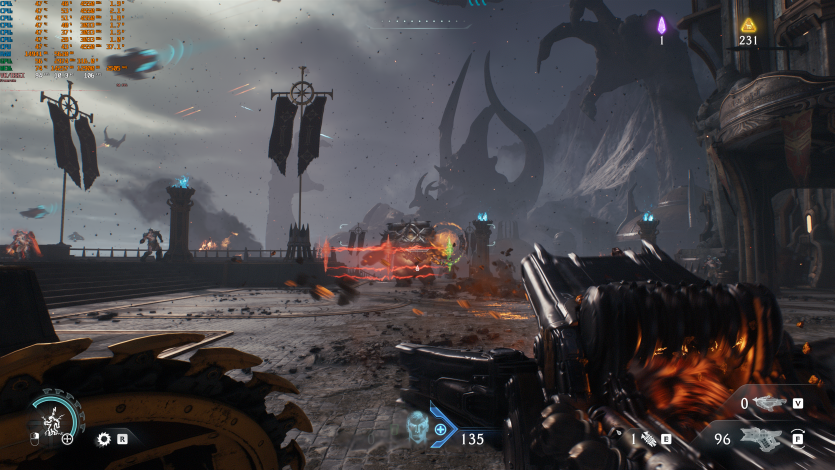Click the purple crystal currency icon
835x470 pixels.
(661, 25)
